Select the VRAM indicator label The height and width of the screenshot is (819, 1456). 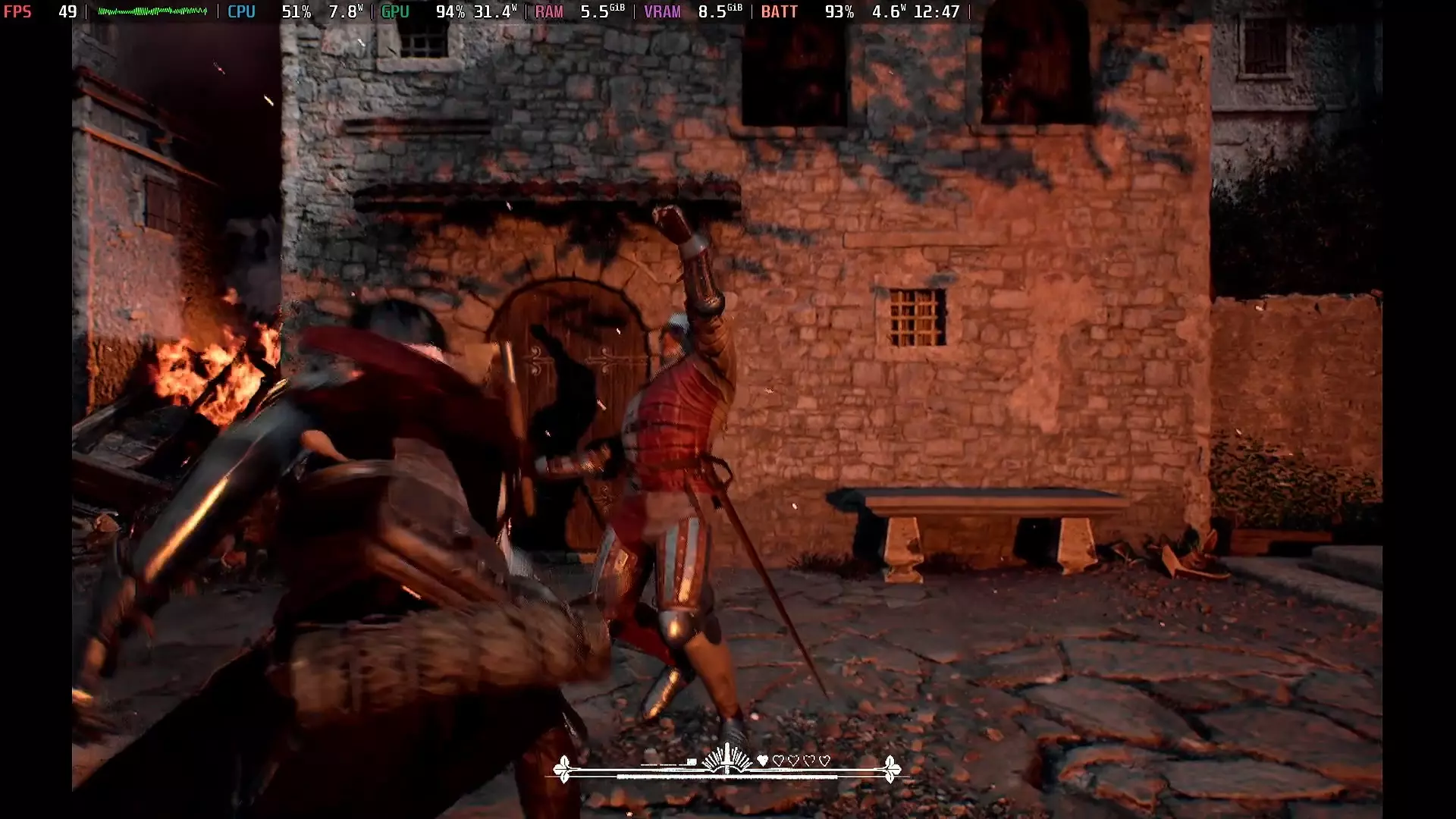[x=661, y=11]
